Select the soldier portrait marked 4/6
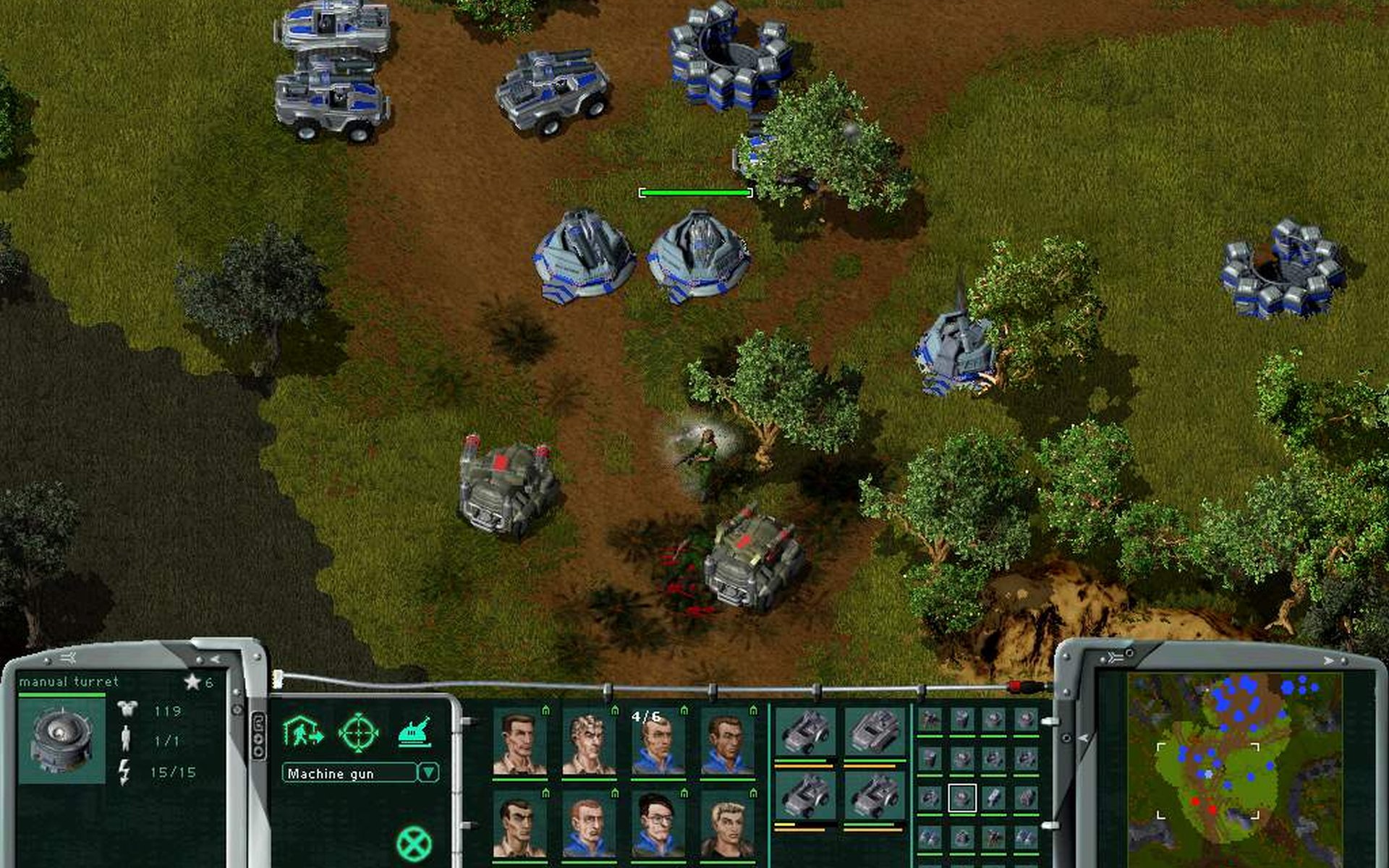The image size is (1389, 868). click(x=657, y=742)
